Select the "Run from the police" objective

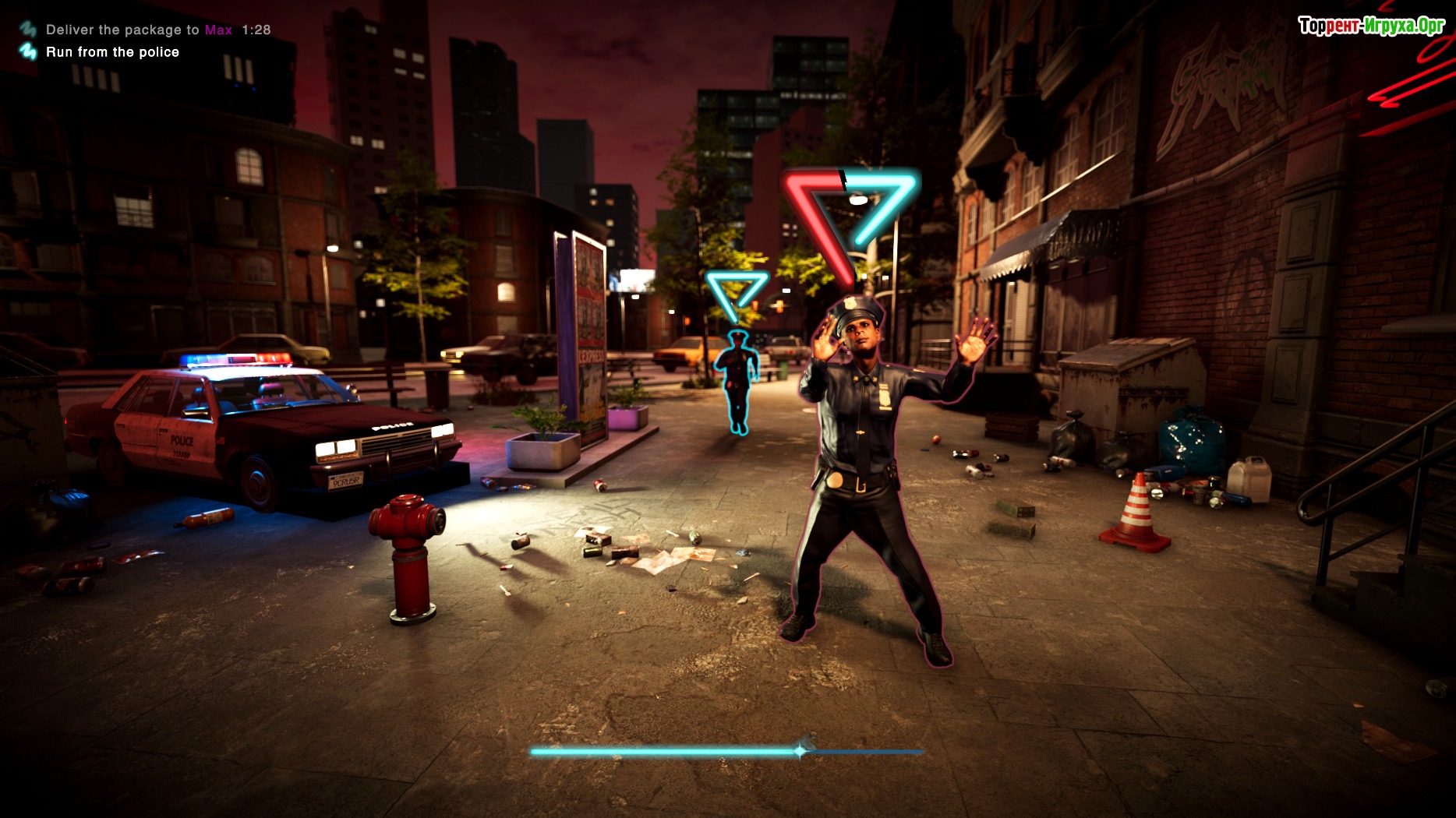[112, 52]
